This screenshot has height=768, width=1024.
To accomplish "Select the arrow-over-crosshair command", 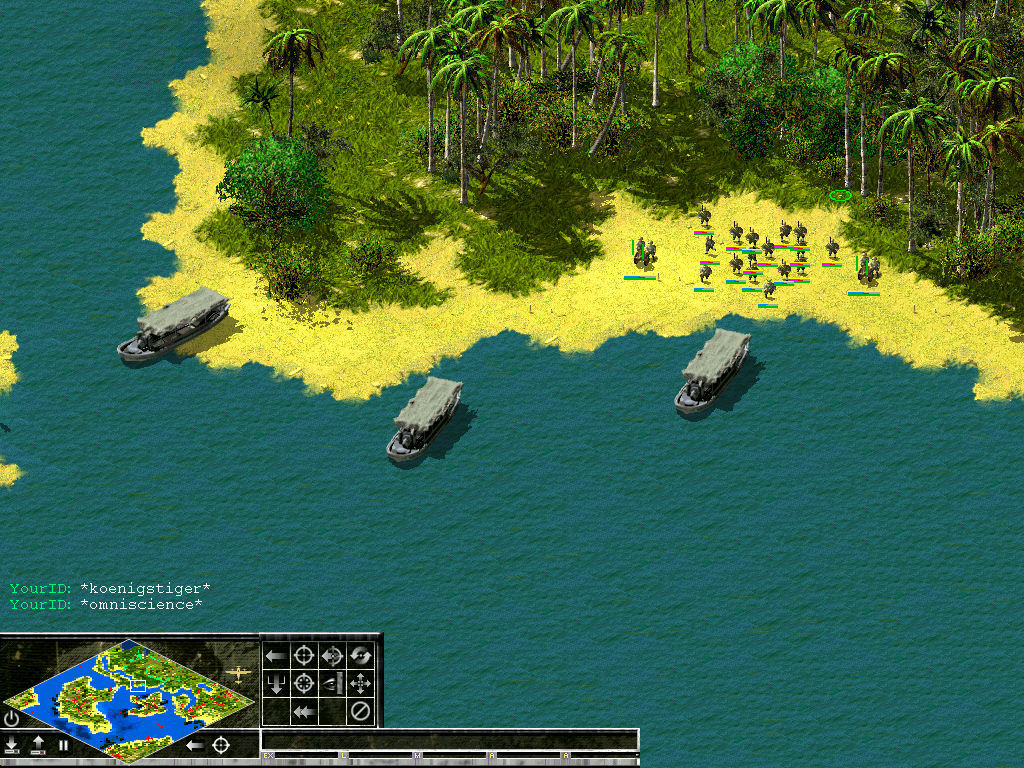I will pyautogui.click(x=333, y=656).
